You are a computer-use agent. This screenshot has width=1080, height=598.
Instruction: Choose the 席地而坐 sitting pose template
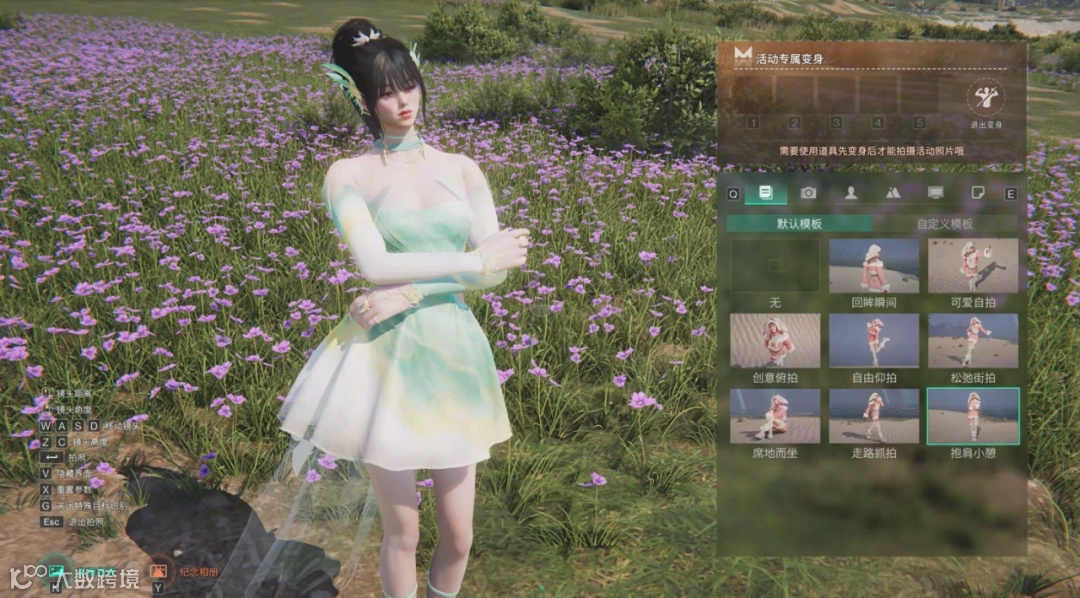(774, 416)
